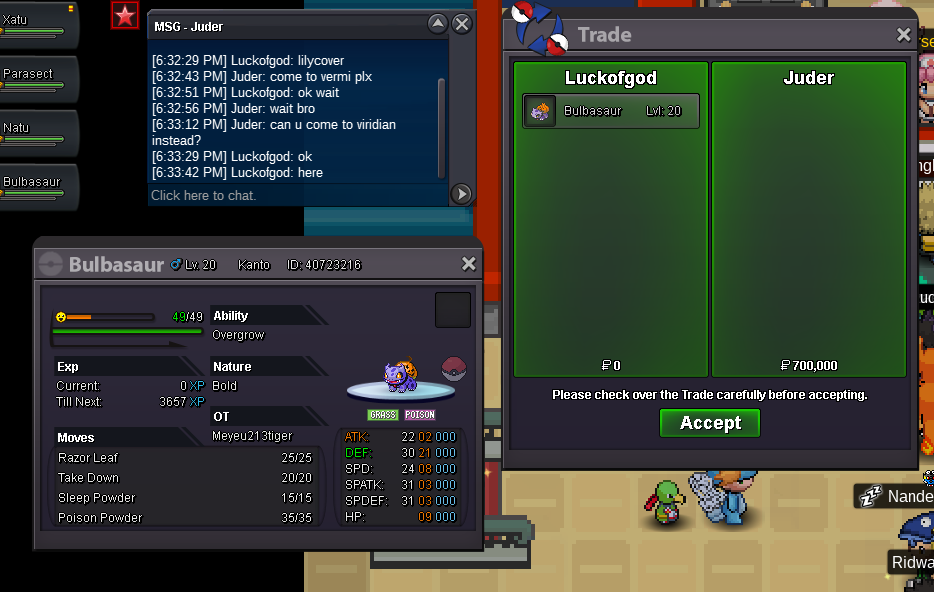Select Bulbasaur in Luckofgod's trade offer

611,111
